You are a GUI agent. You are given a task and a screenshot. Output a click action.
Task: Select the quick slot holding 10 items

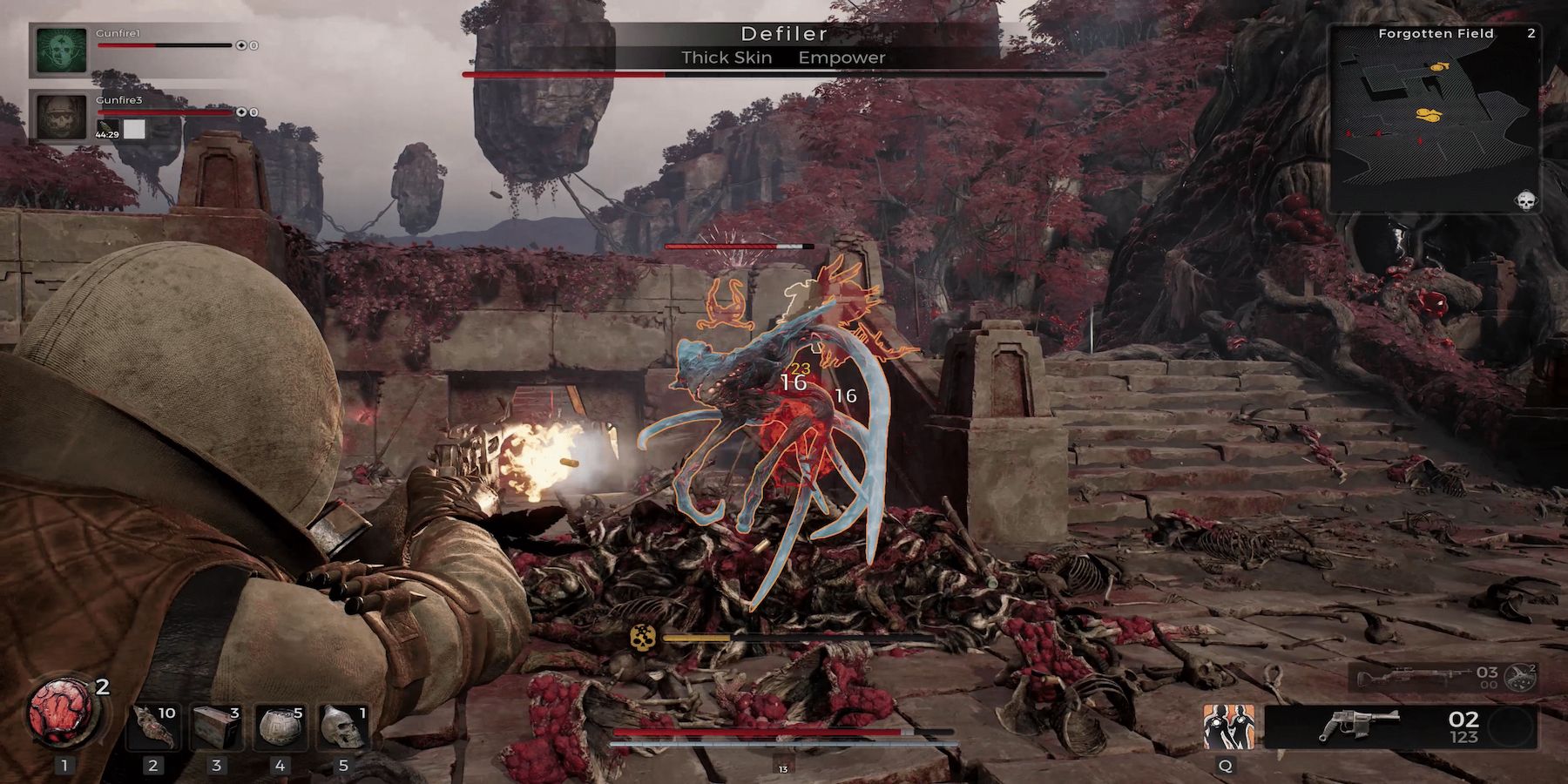152,727
